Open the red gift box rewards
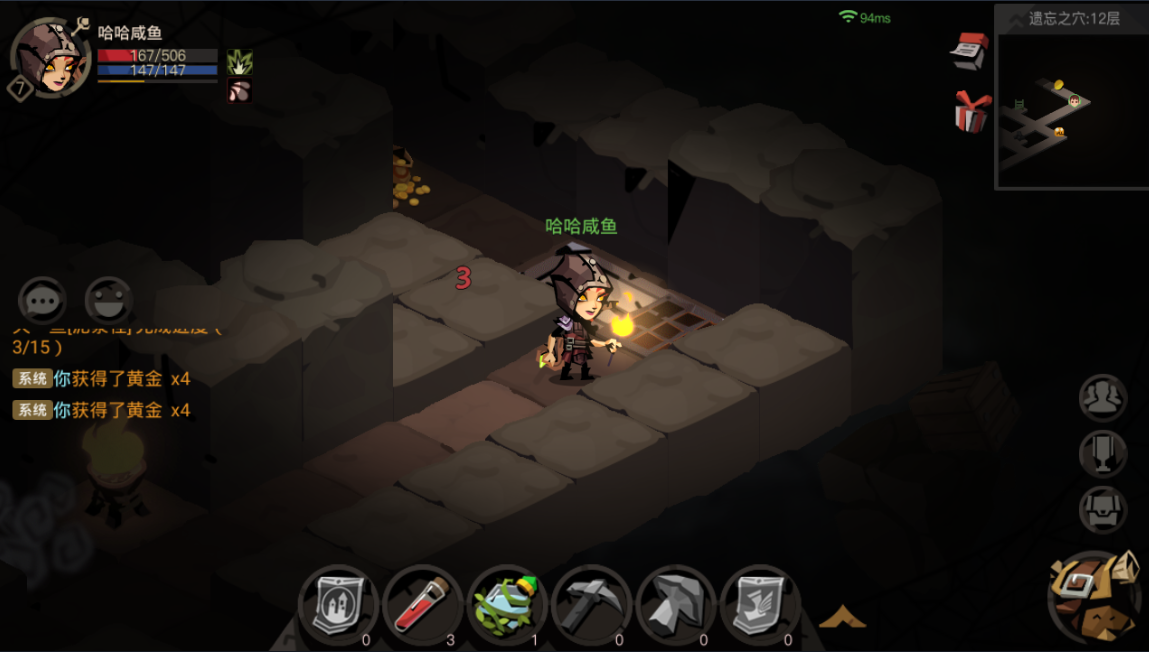This screenshot has height=652, width=1149. pos(971,110)
